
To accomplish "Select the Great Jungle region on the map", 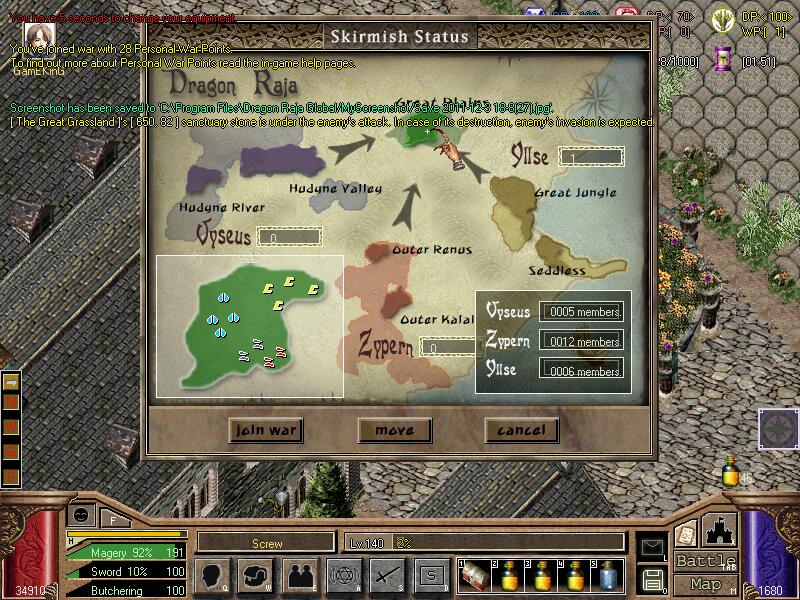I will pyautogui.click(x=520, y=212).
